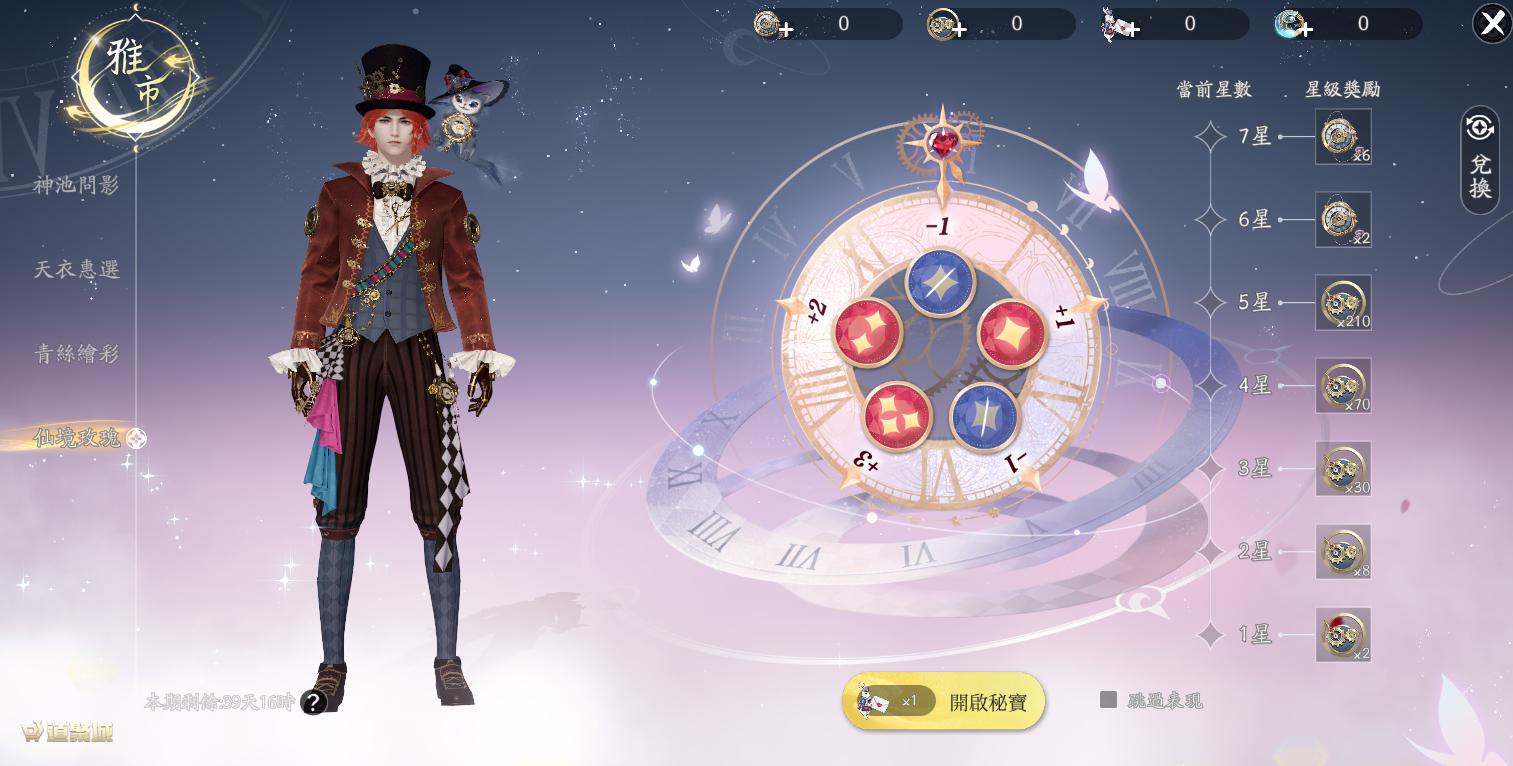1513x766 pixels.
Task: Toggle the 跳過表現 skip animation checkbox
Action: [x=1108, y=700]
